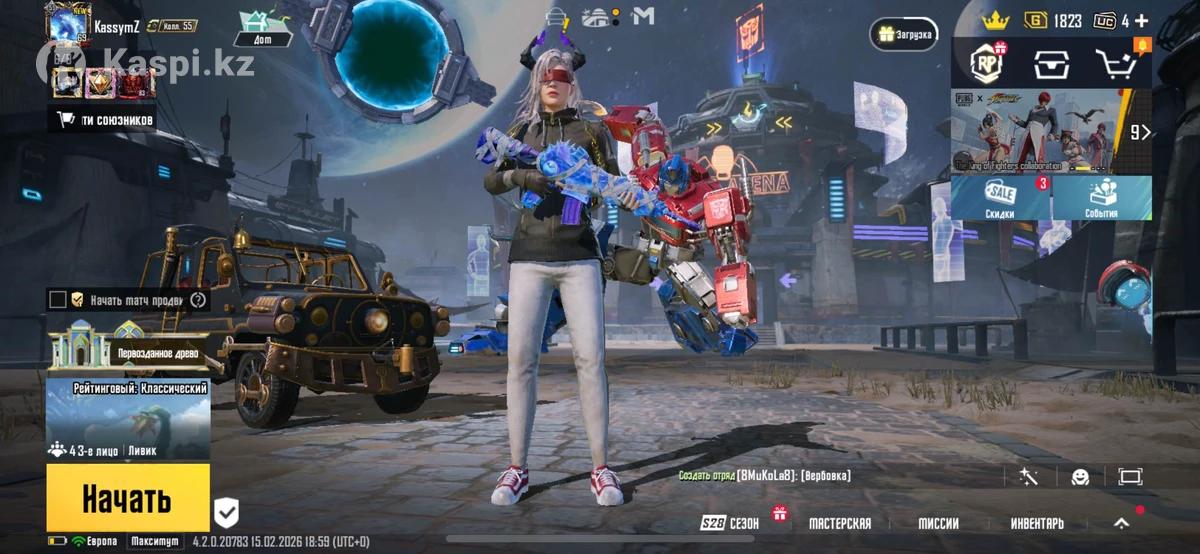The image size is (1200, 554).
Task: Open the emote smiley face icon
Action: 1079,477
